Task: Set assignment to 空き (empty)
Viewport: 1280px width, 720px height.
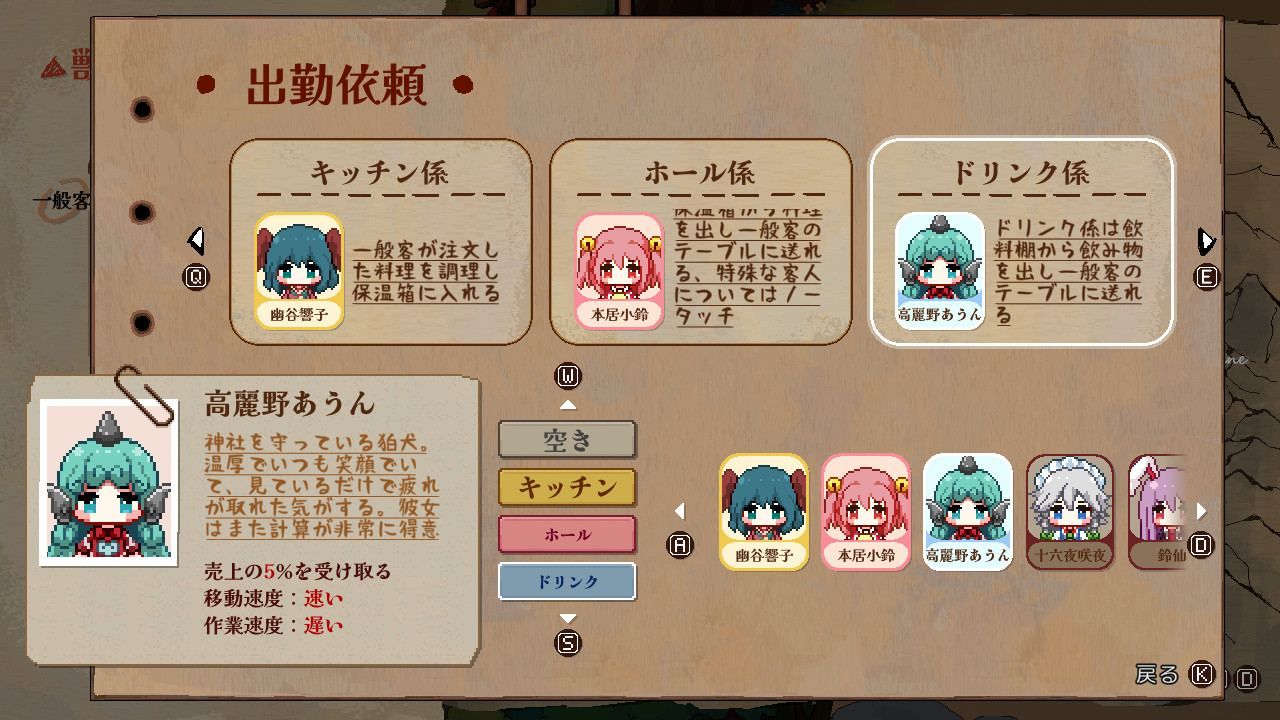Action: click(x=566, y=440)
